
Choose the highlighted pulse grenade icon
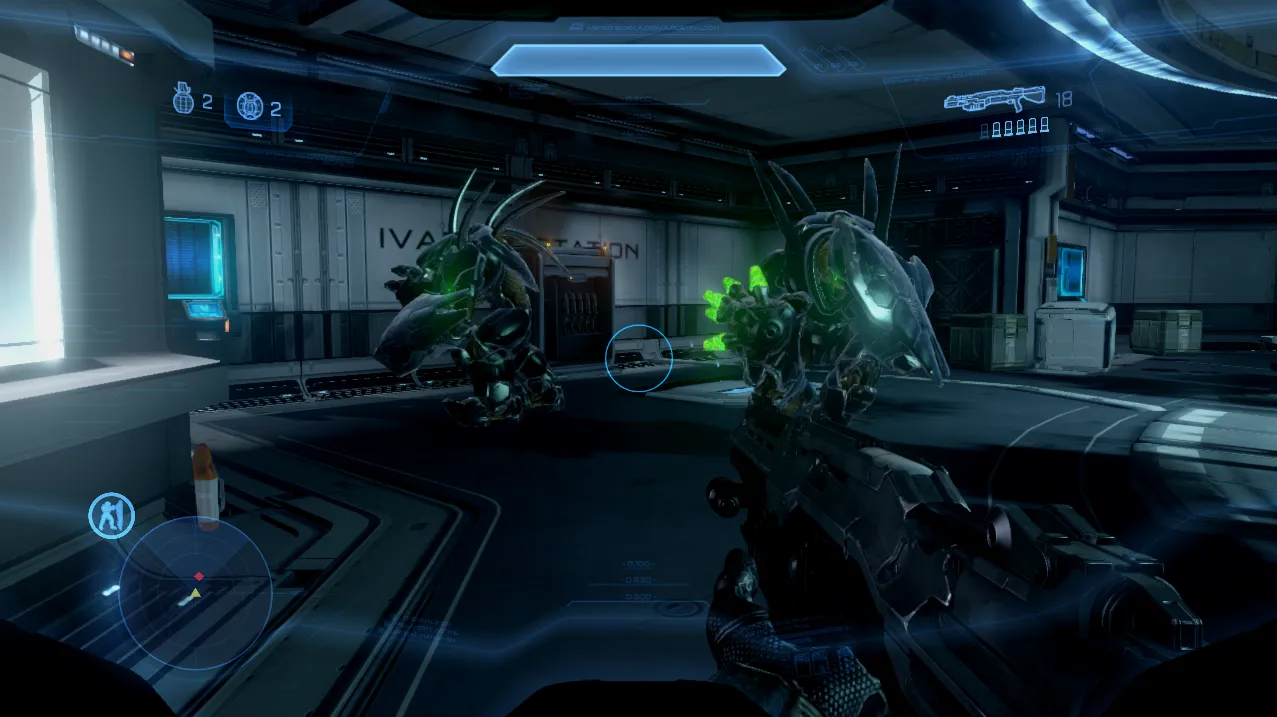tap(249, 106)
